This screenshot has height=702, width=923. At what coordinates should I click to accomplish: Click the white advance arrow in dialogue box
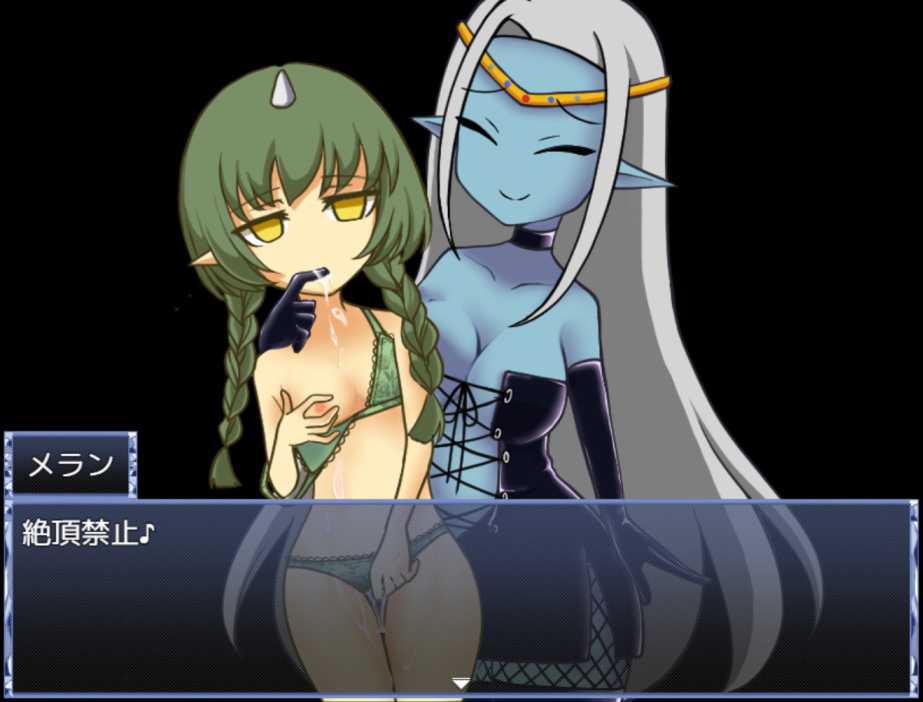coord(461,684)
